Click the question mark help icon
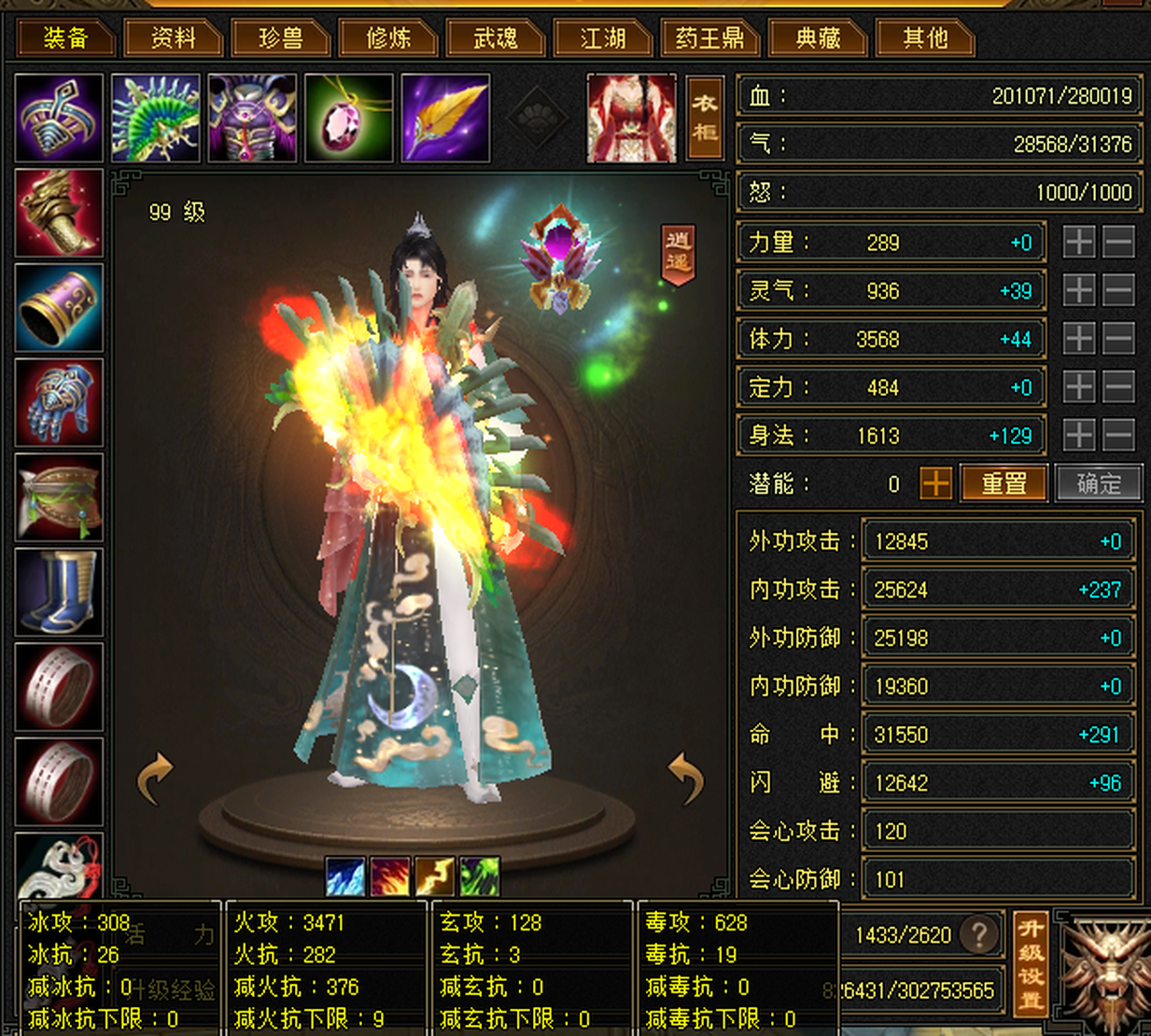This screenshot has height=1036, width=1151. [979, 934]
